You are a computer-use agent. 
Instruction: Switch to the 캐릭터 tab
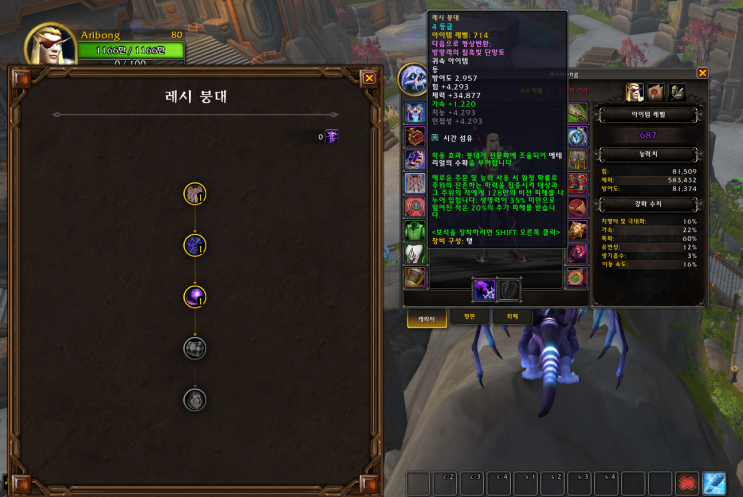tap(426, 317)
